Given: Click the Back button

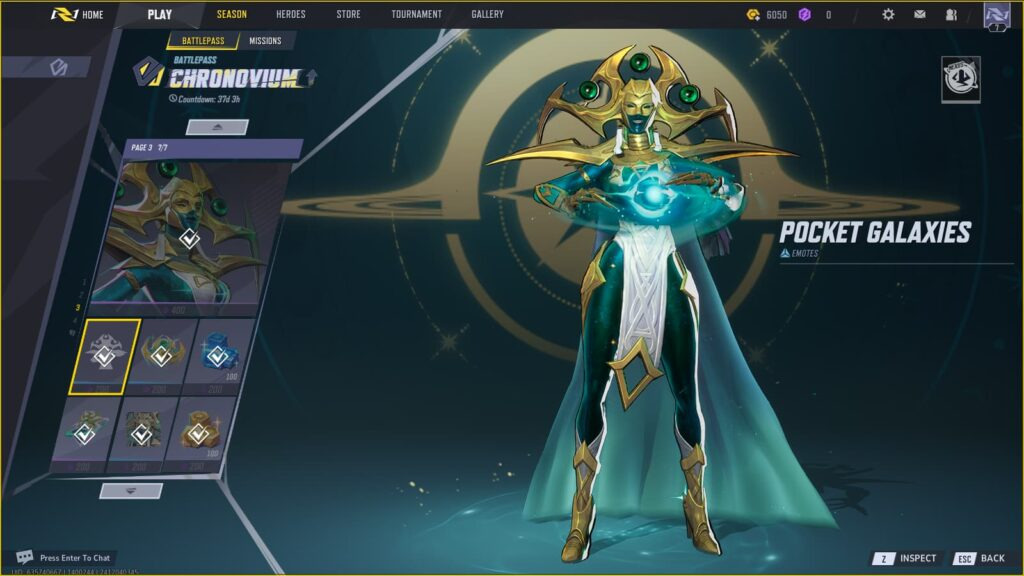Looking at the screenshot, I should (980, 558).
